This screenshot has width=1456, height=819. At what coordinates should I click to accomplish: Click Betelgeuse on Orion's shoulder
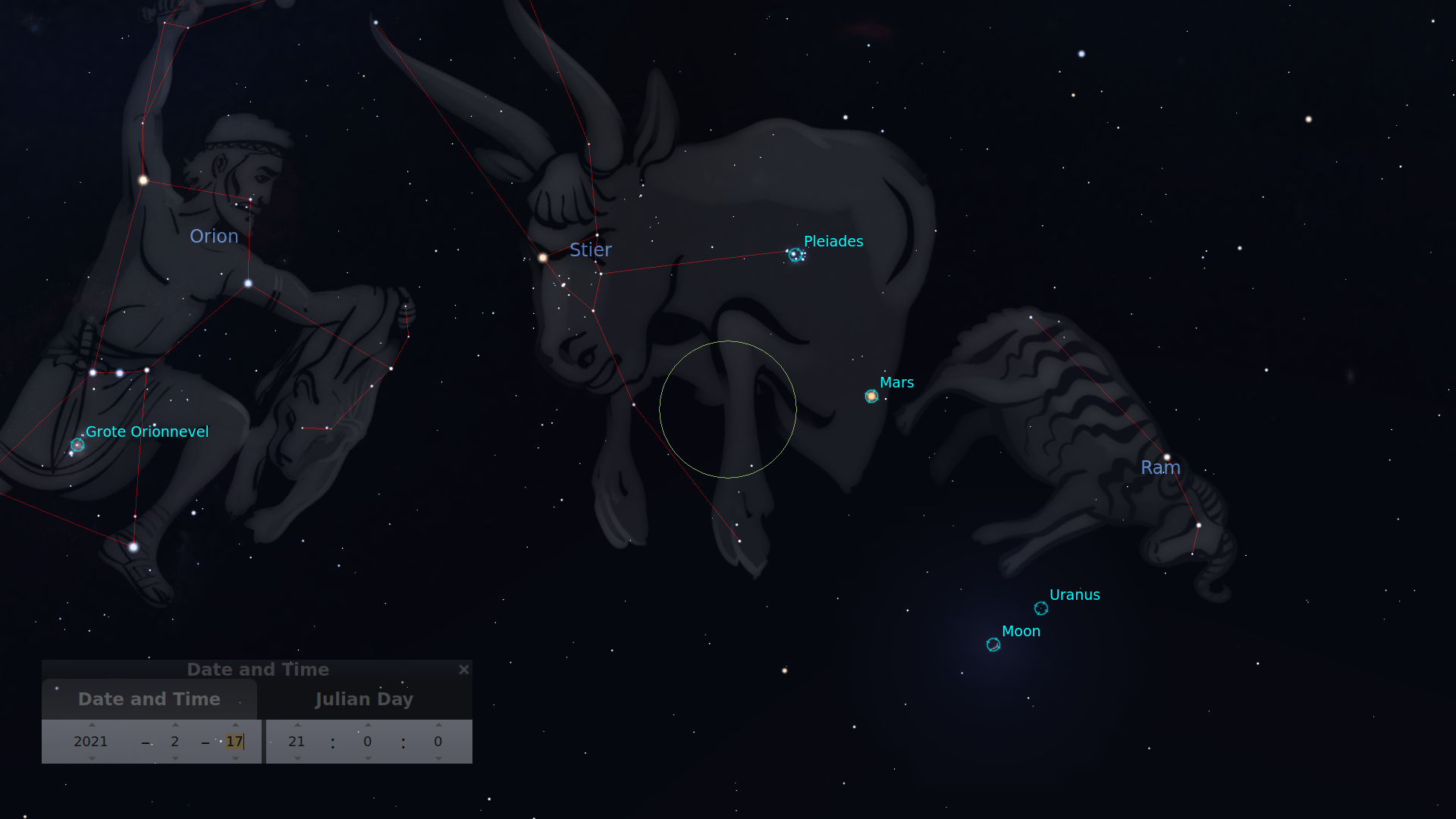coord(143,180)
